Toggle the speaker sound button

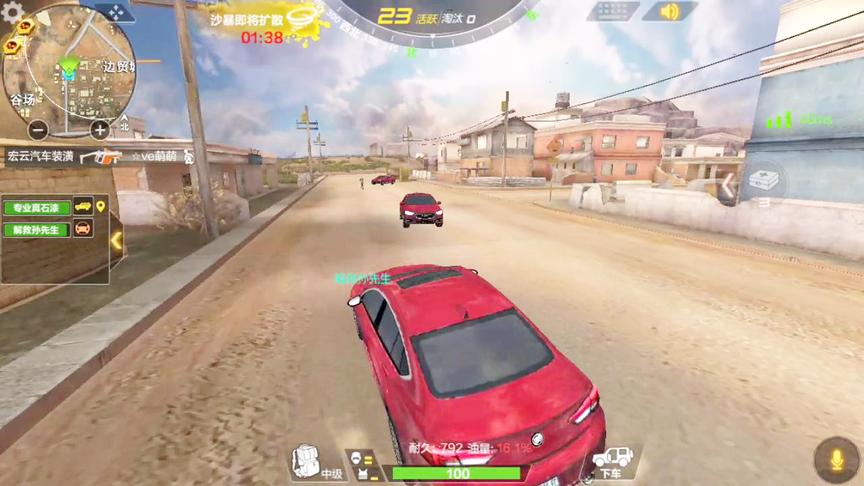point(669,12)
